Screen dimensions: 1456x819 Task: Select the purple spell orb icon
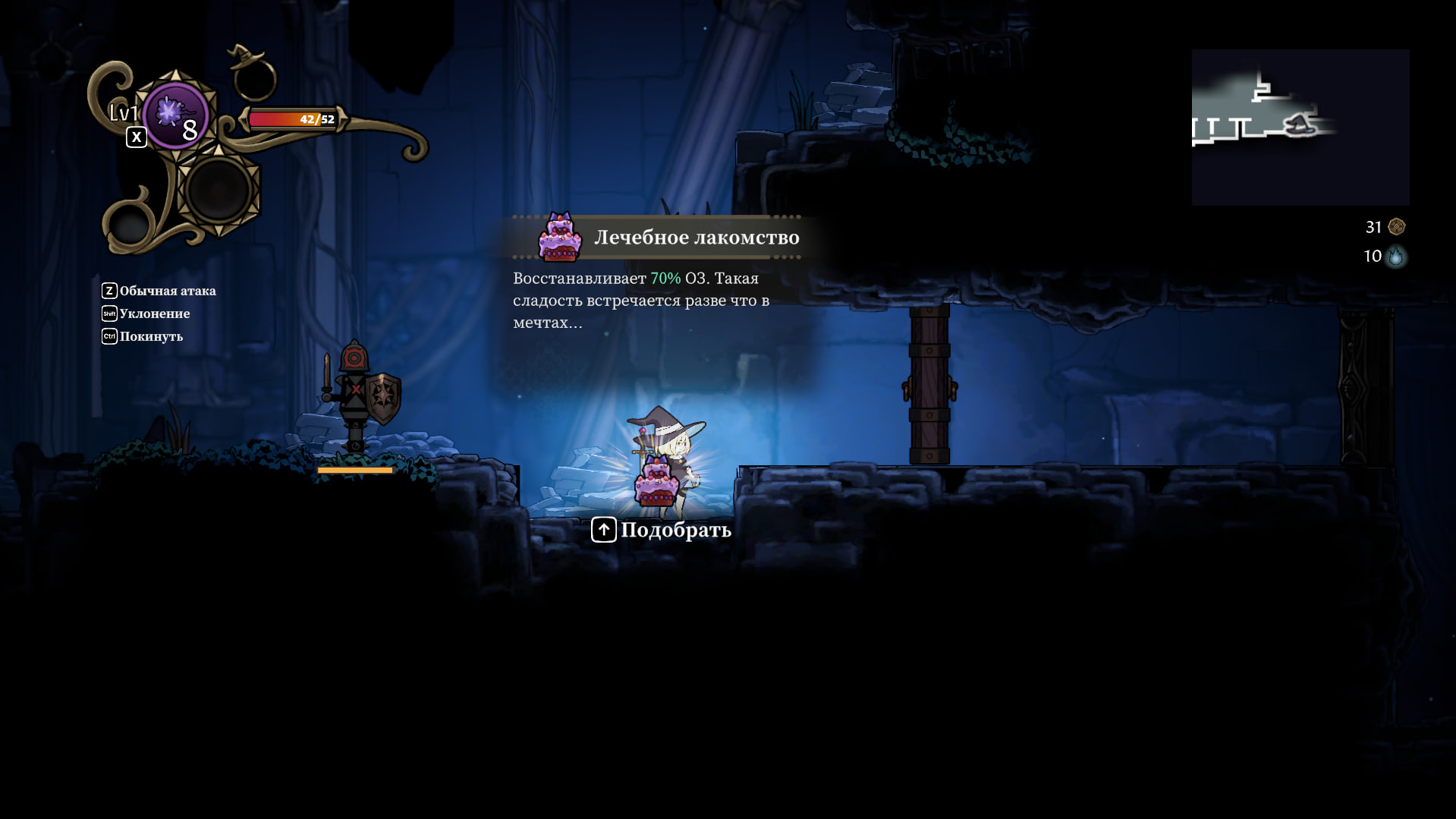pyautogui.click(x=175, y=115)
